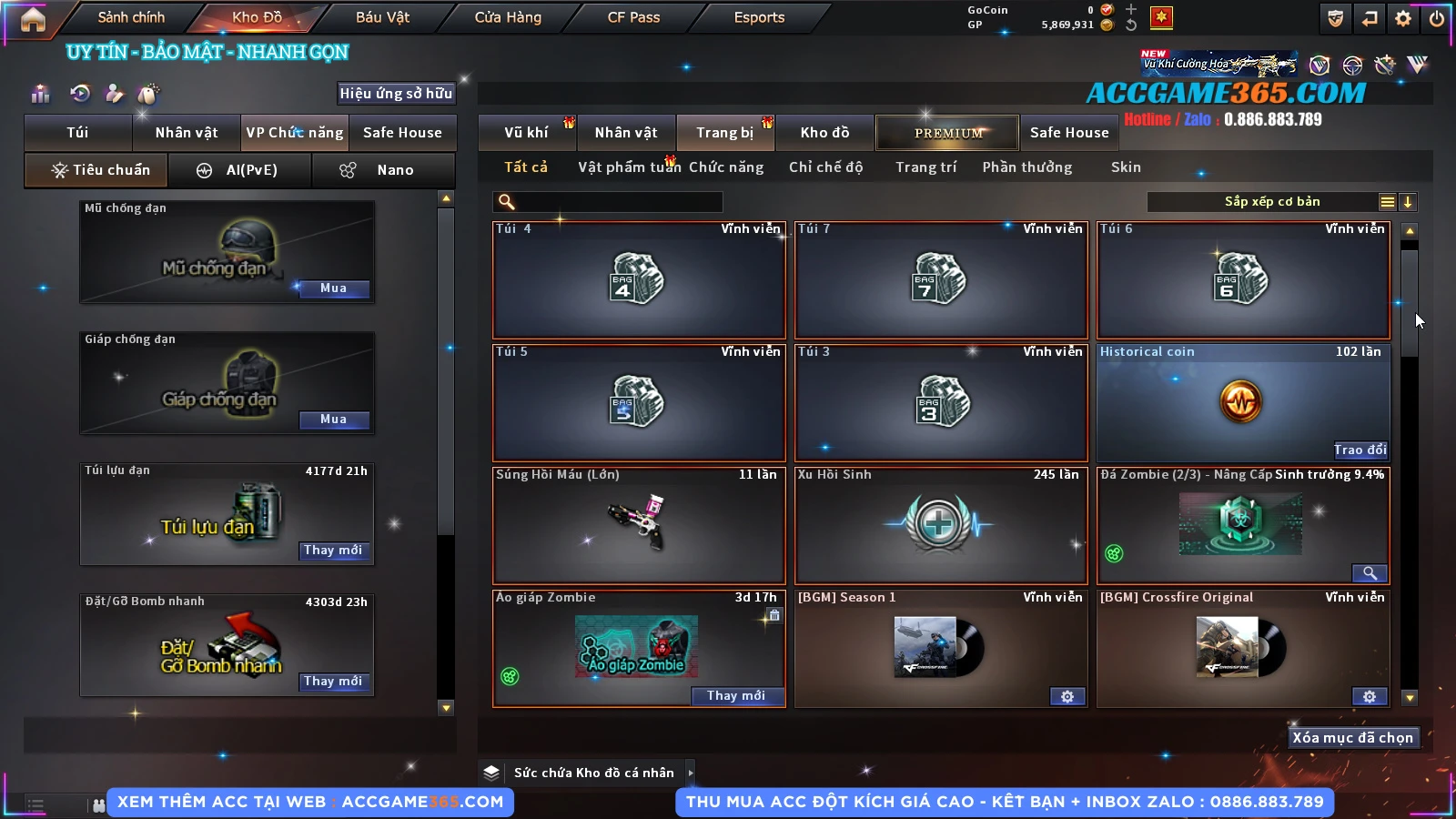Switch to right-side Safe House tab
This screenshot has height=819, width=1456.
(x=1069, y=133)
